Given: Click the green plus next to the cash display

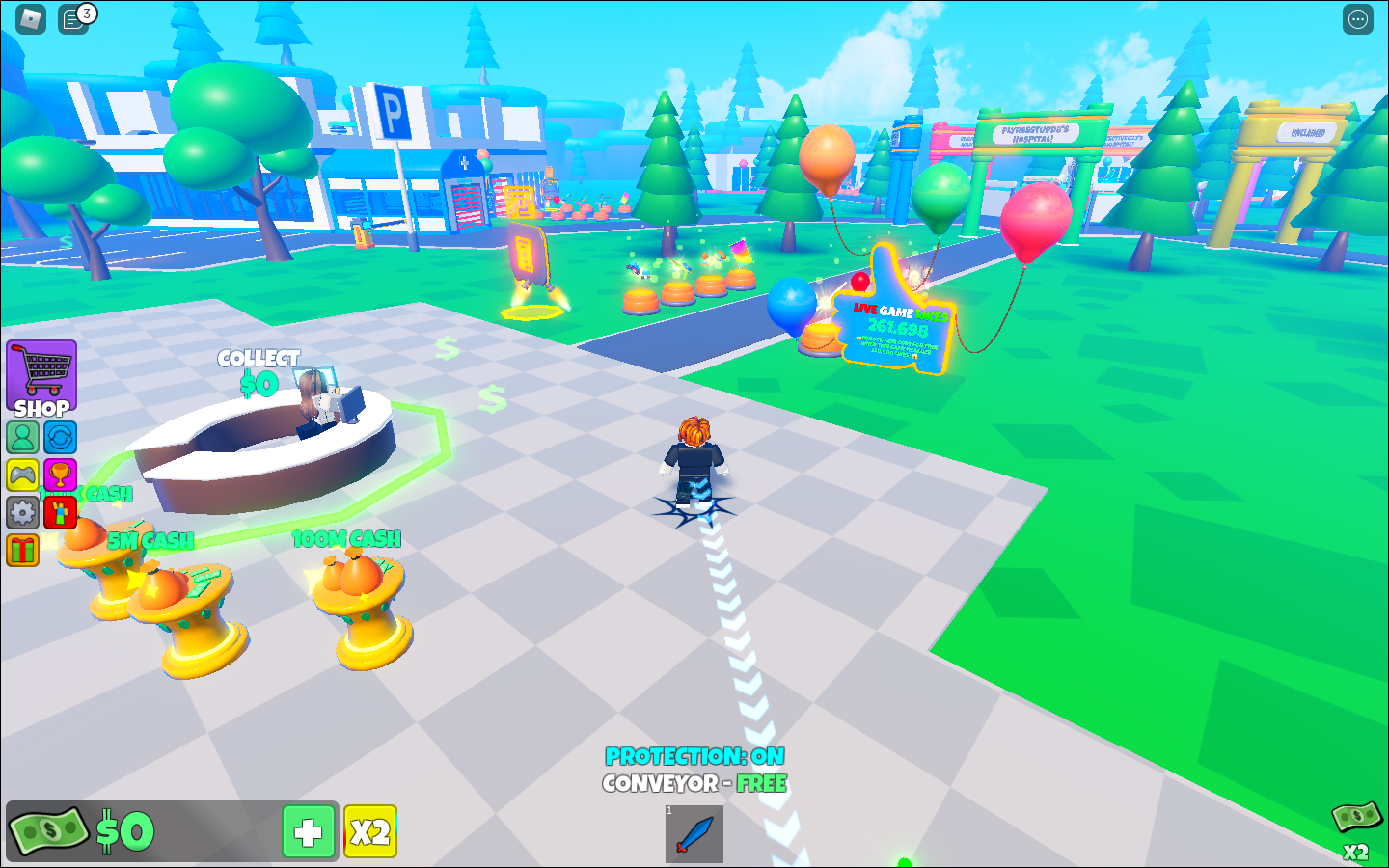Looking at the screenshot, I should click(308, 831).
